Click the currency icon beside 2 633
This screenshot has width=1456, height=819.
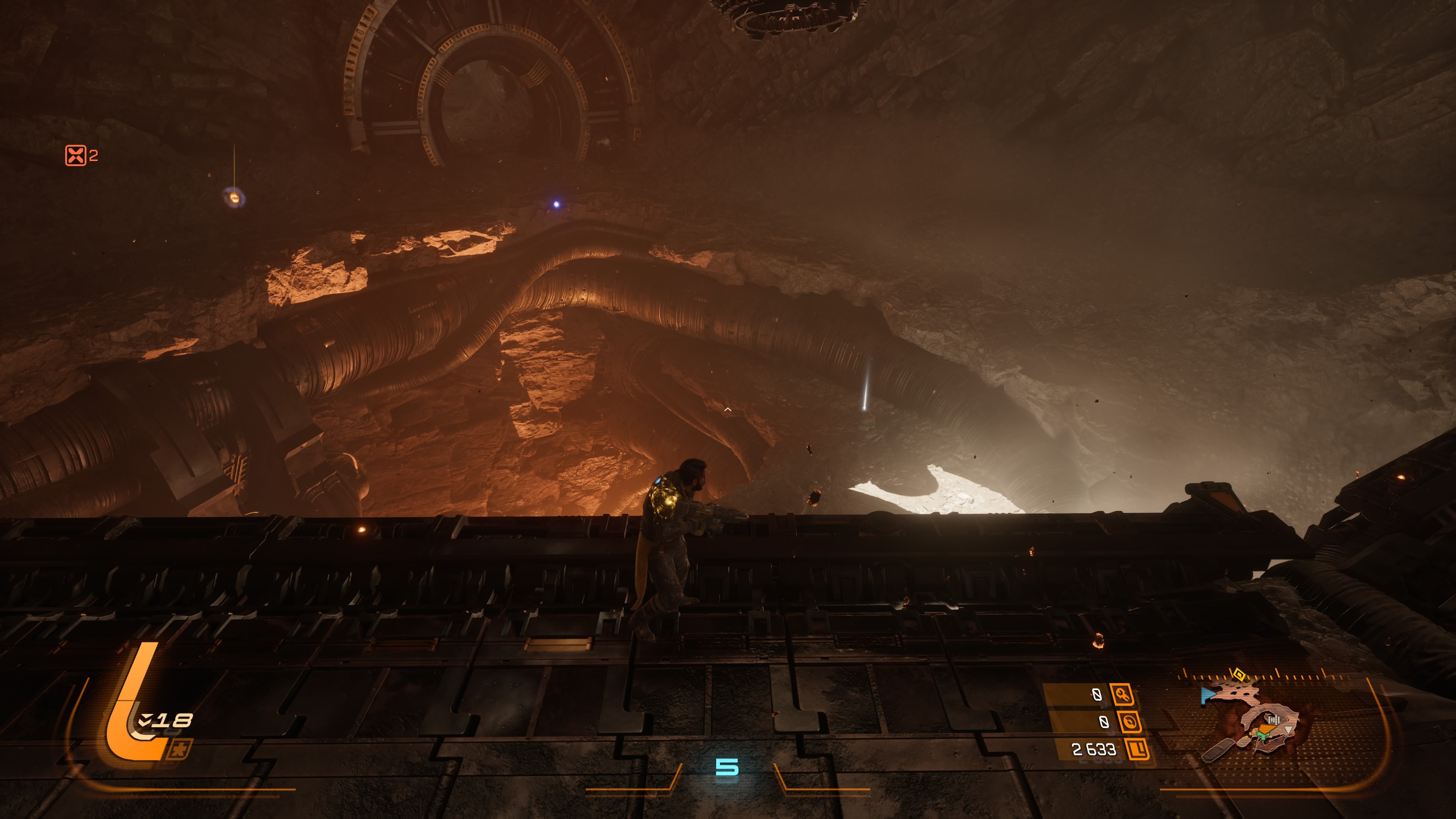tap(1137, 750)
